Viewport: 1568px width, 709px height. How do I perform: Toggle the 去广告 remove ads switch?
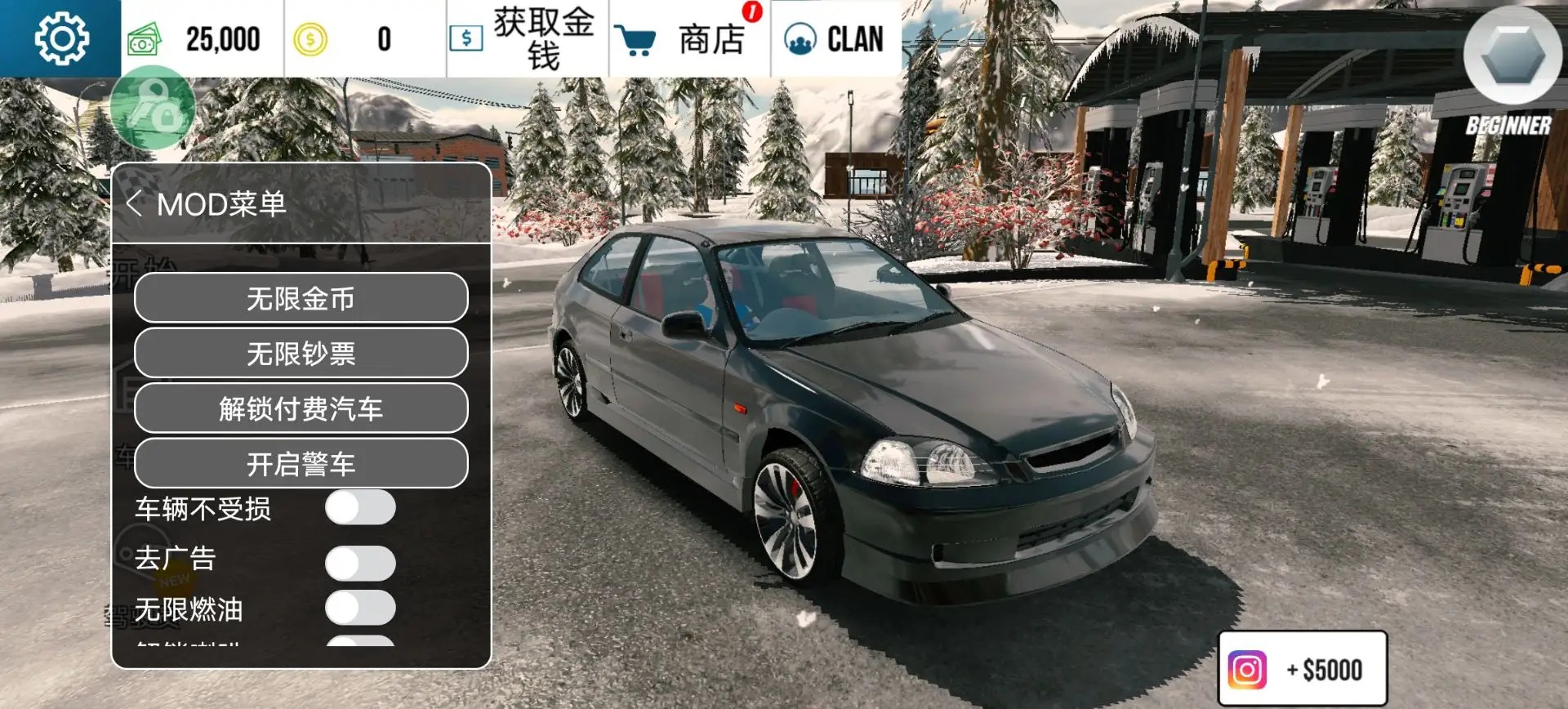coord(360,563)
